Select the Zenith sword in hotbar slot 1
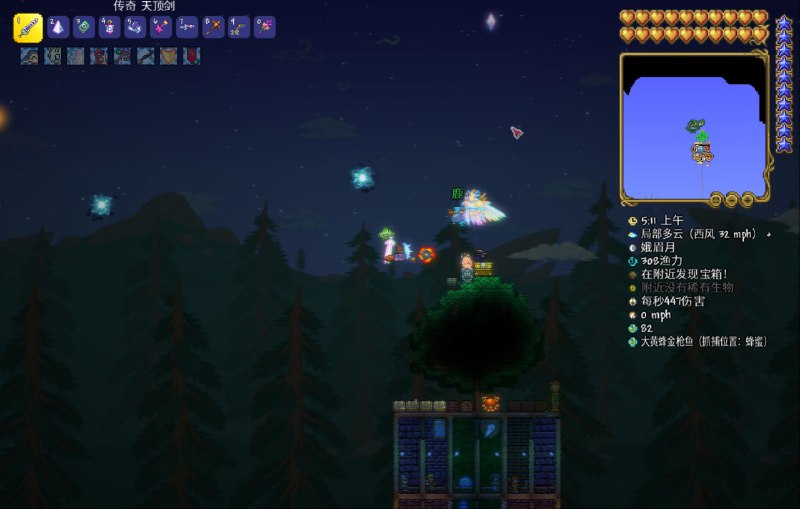This screenshot has height=509, width=800. coord(27,27)
